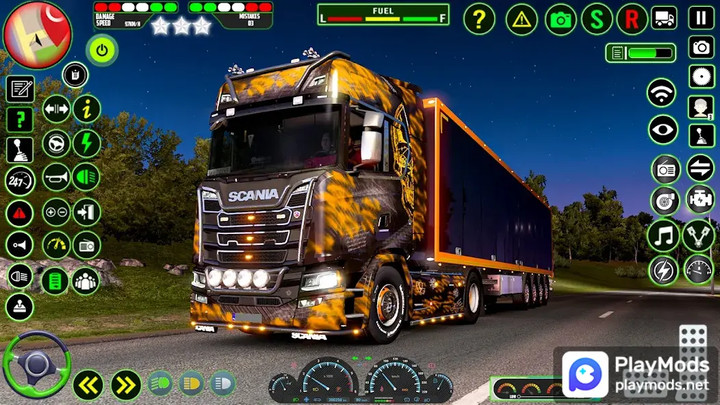Click the truck icon button
Image resolution: width=720 pixels, height=405 pixels.
[664, 18]
